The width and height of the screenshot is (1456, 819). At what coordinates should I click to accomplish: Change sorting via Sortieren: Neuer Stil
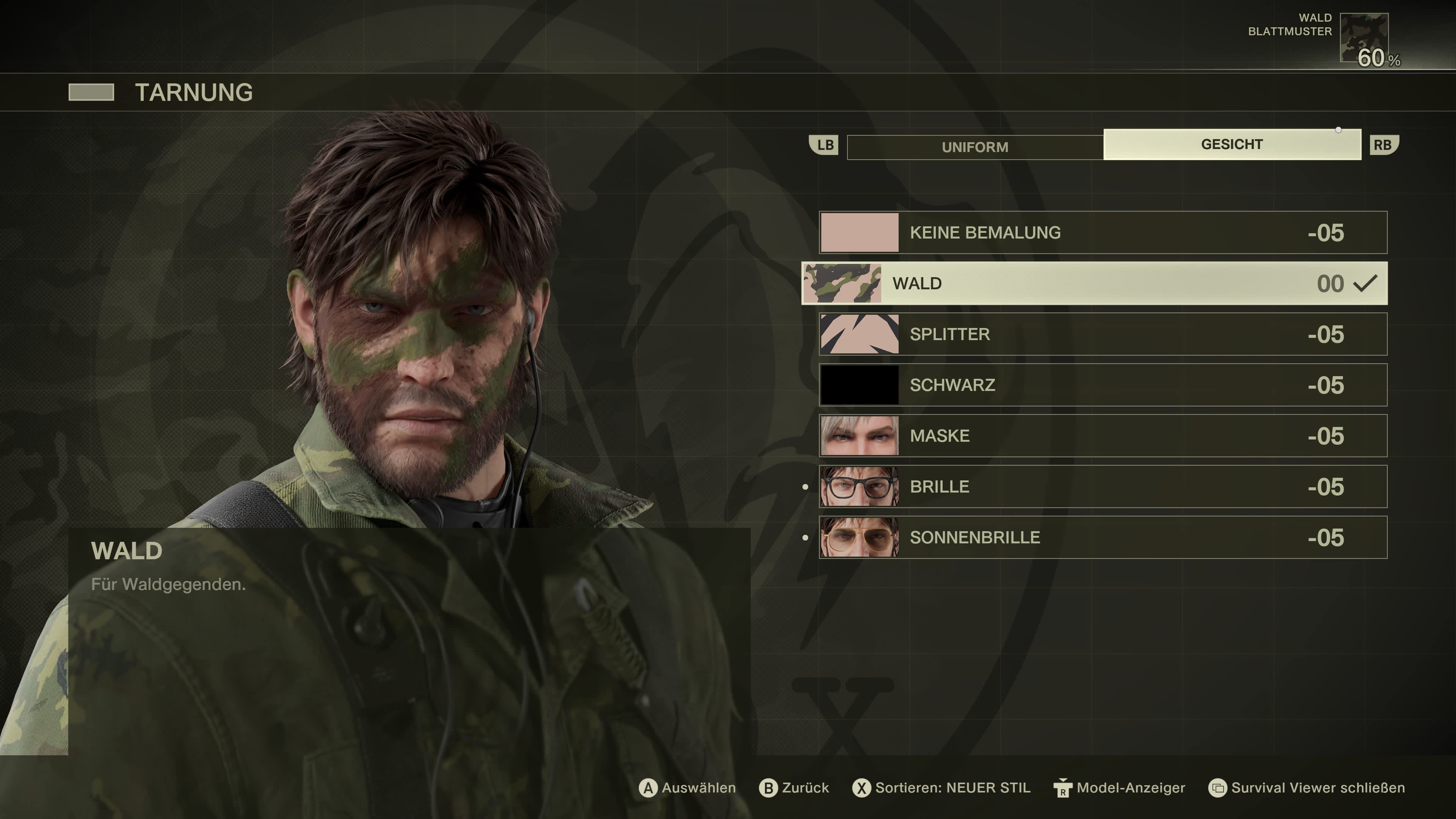click(x=952, y=788)
